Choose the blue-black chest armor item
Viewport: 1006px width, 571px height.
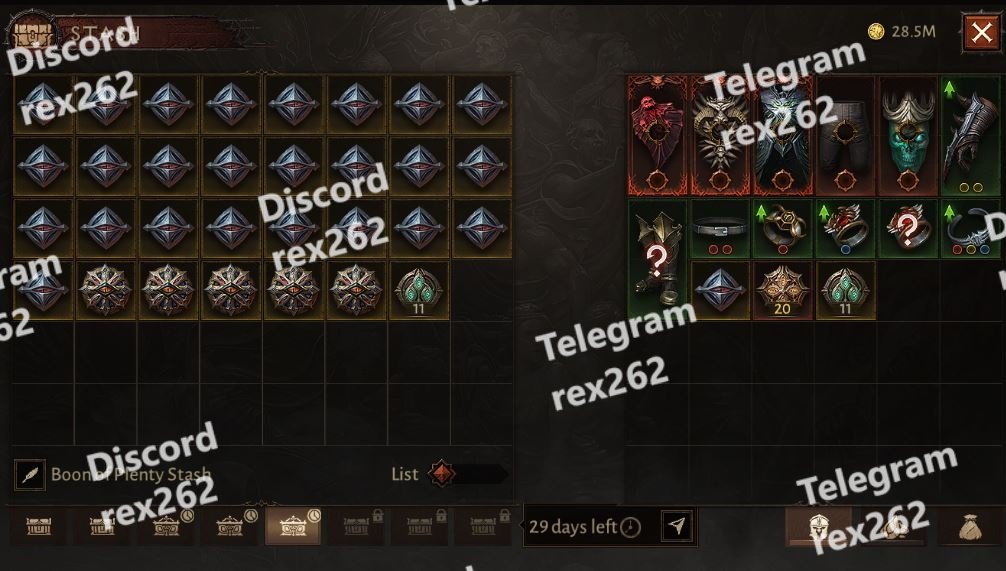[x=783, y=135]
